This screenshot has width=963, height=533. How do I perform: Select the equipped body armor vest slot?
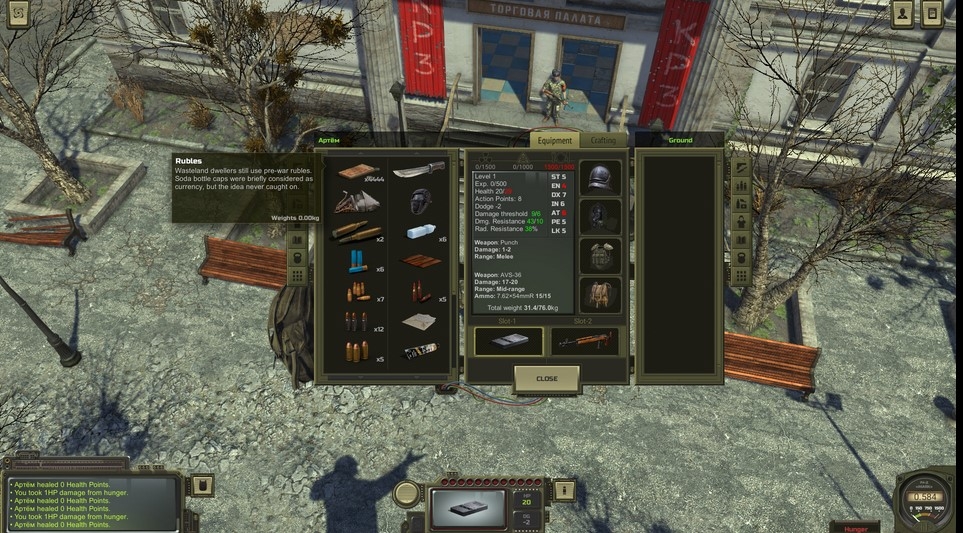pos(601,254)
